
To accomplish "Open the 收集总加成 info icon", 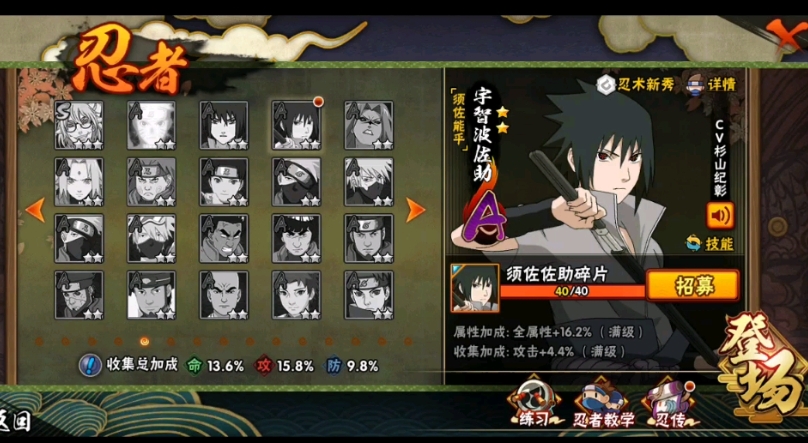I will [88, 366].
